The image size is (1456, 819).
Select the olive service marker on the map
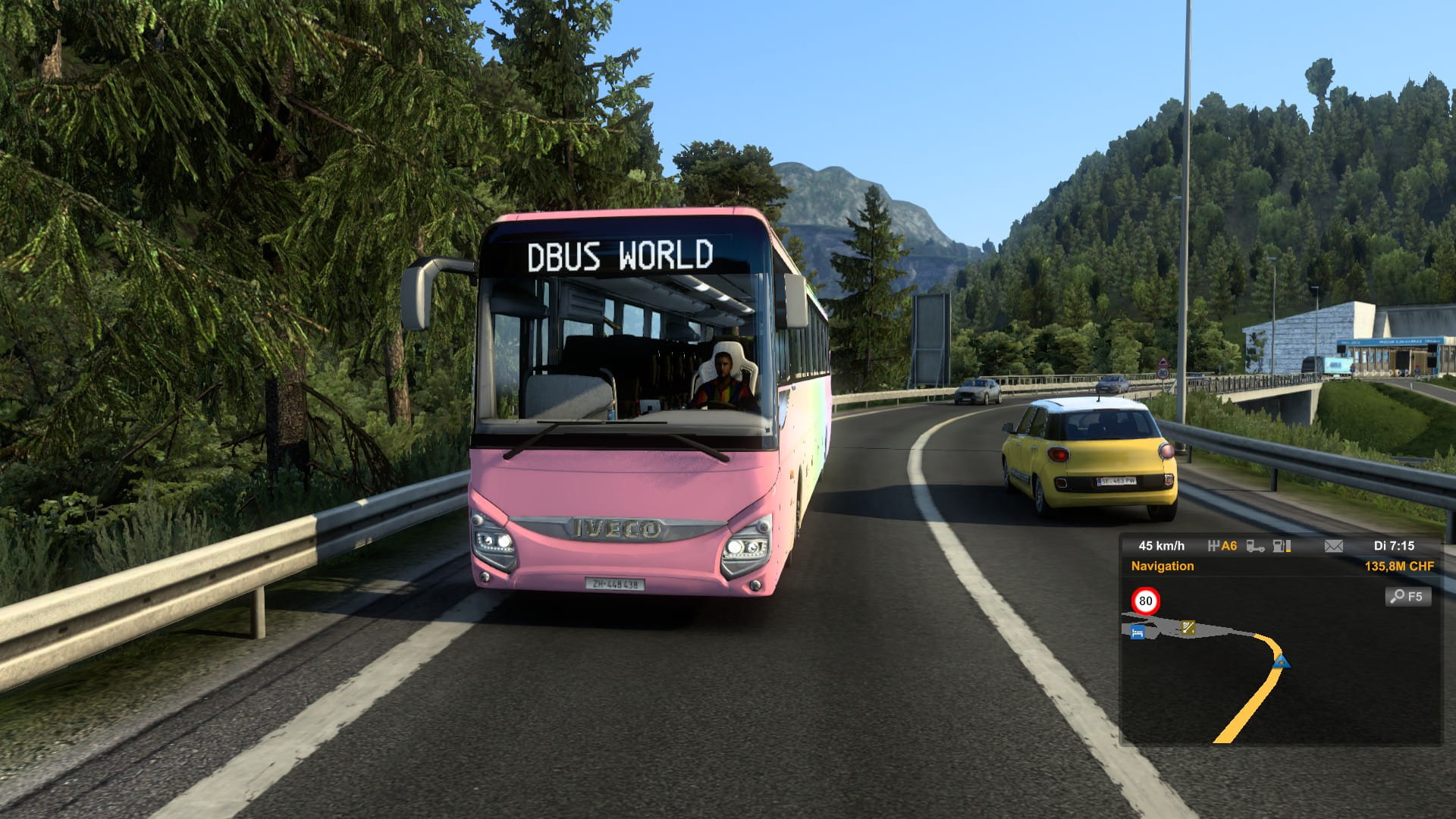pos(1188,627)
